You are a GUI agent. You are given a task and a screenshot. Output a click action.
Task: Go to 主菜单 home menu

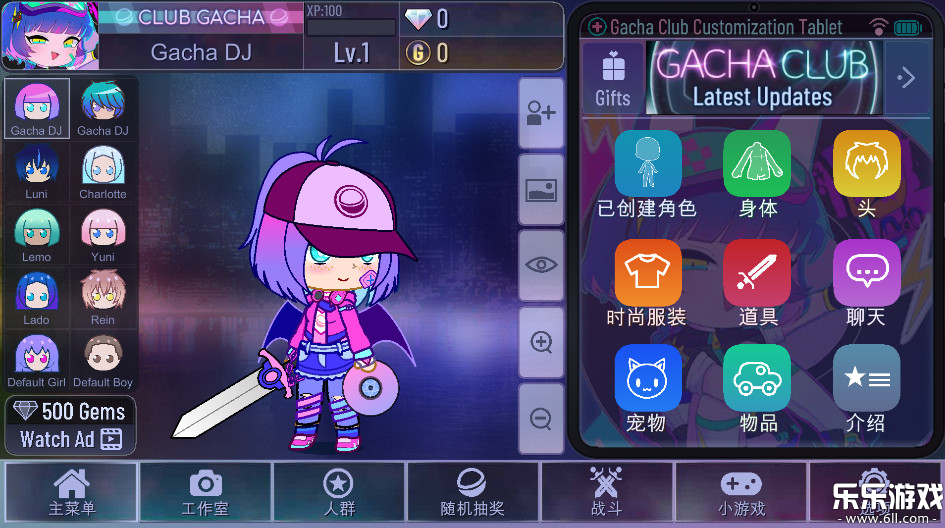pos(72,493)
